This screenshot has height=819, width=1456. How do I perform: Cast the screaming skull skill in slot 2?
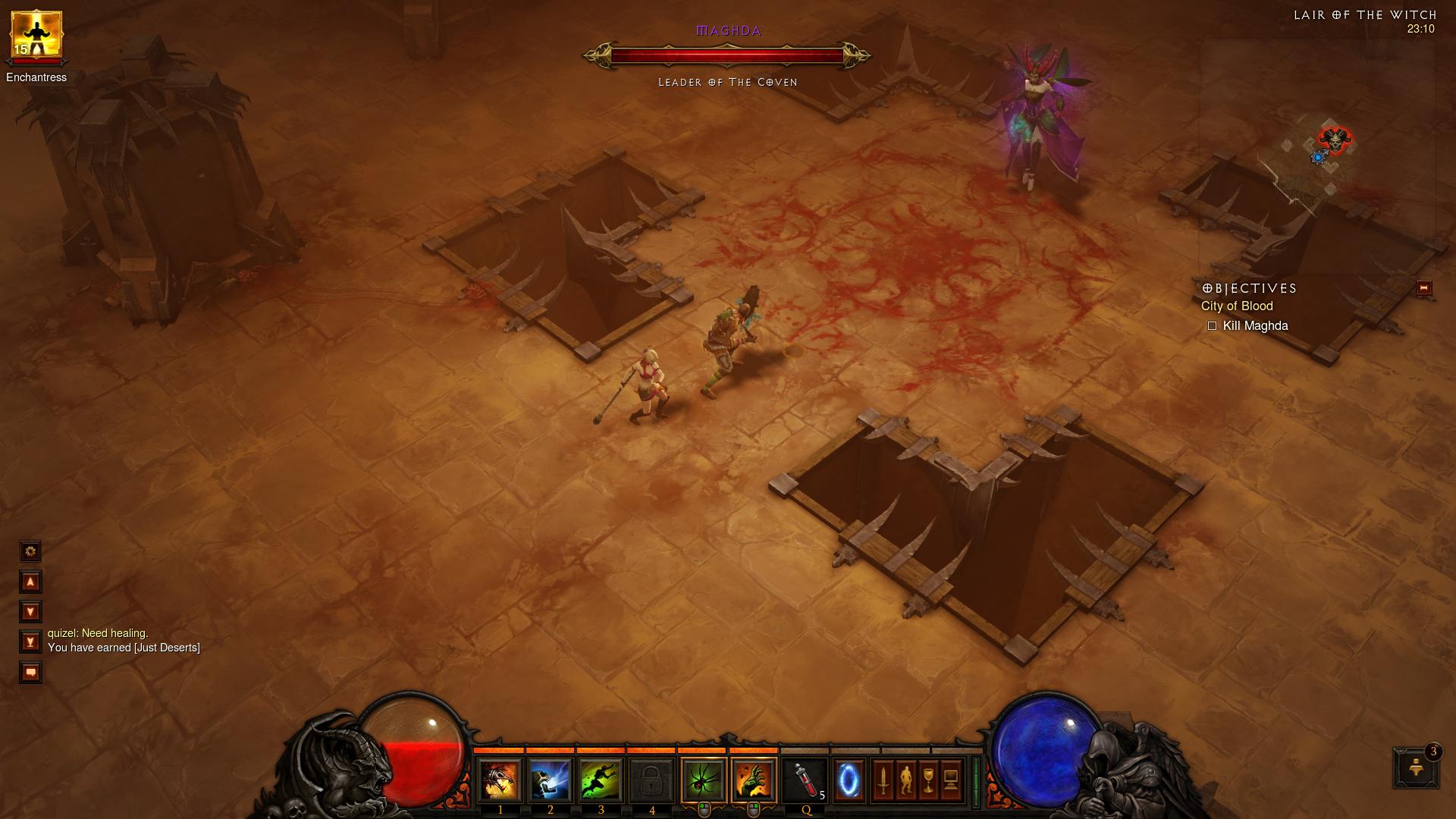click(x=550, y=780)
